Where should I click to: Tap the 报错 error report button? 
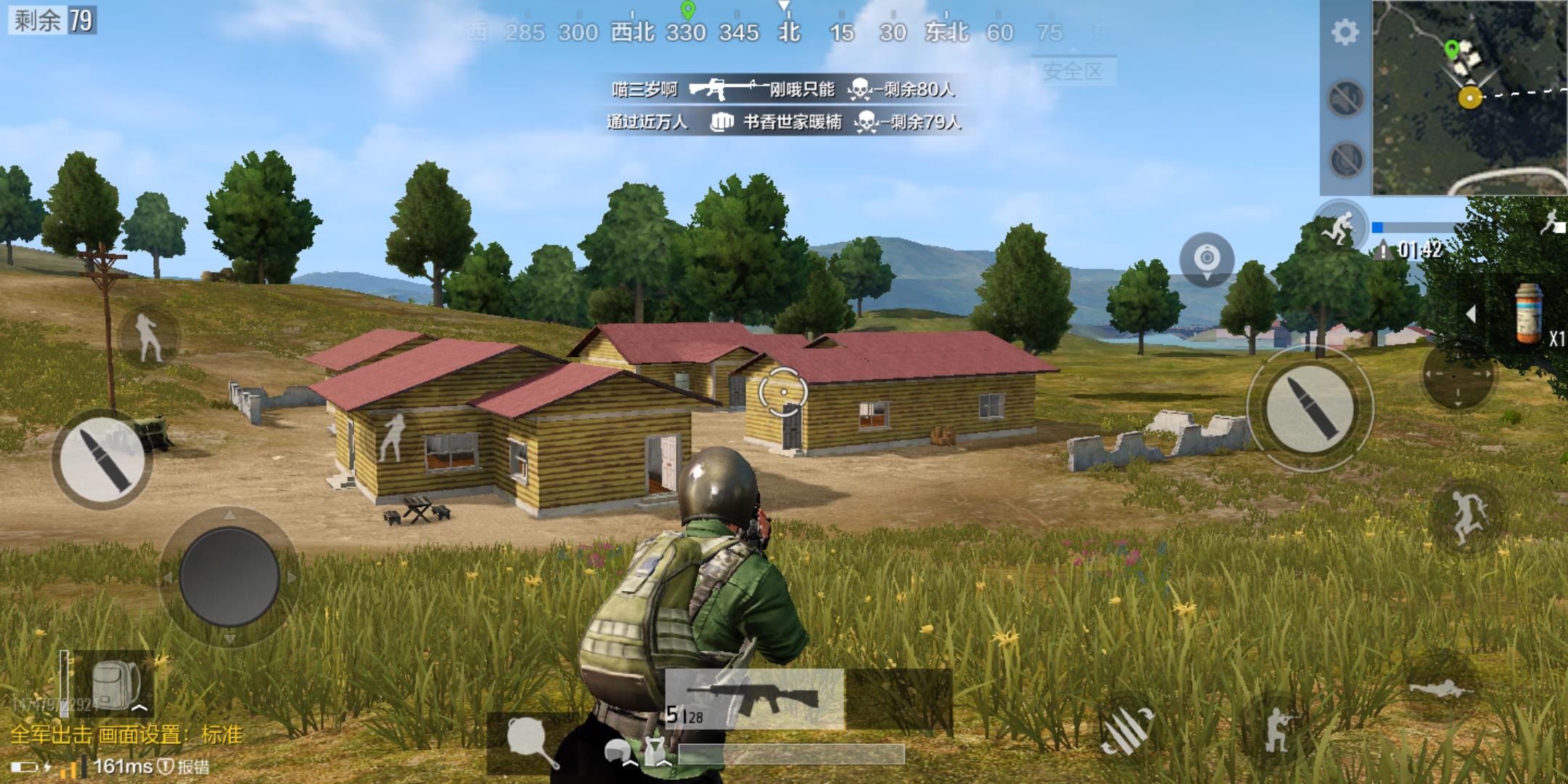pyautogui.click(x=186, y=767)
